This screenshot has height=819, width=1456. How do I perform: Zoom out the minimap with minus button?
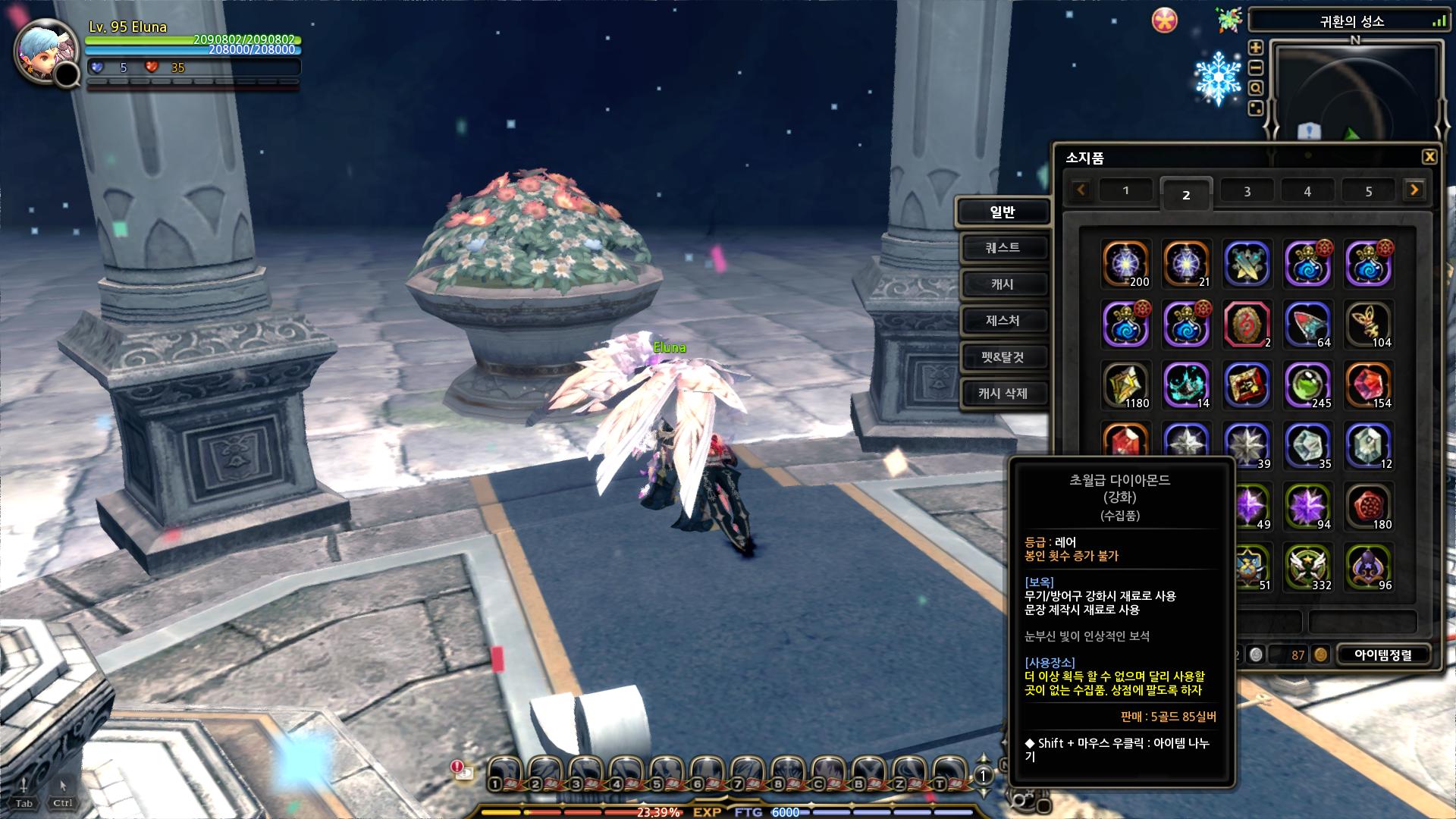click(x=1256, y=68)
